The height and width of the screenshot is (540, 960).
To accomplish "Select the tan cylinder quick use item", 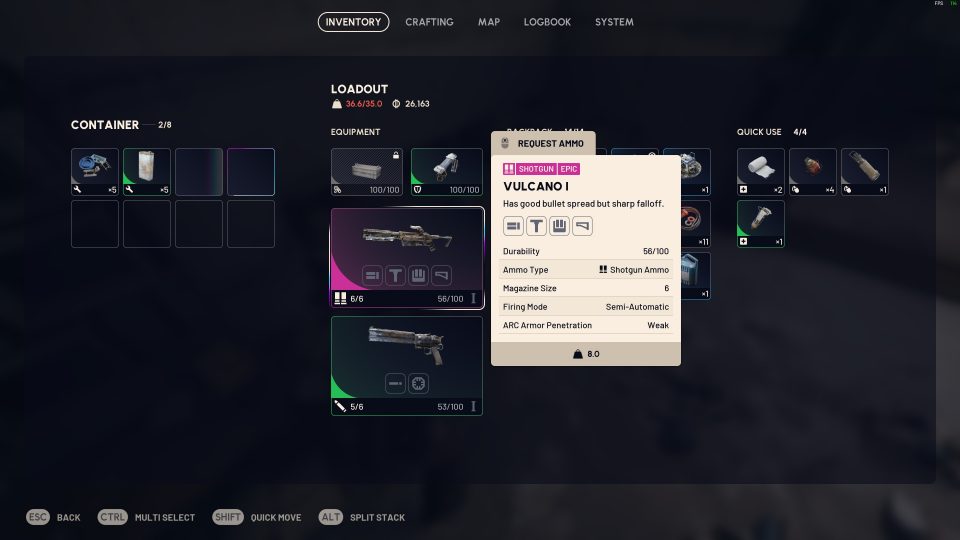I will [x=865, y=172].
